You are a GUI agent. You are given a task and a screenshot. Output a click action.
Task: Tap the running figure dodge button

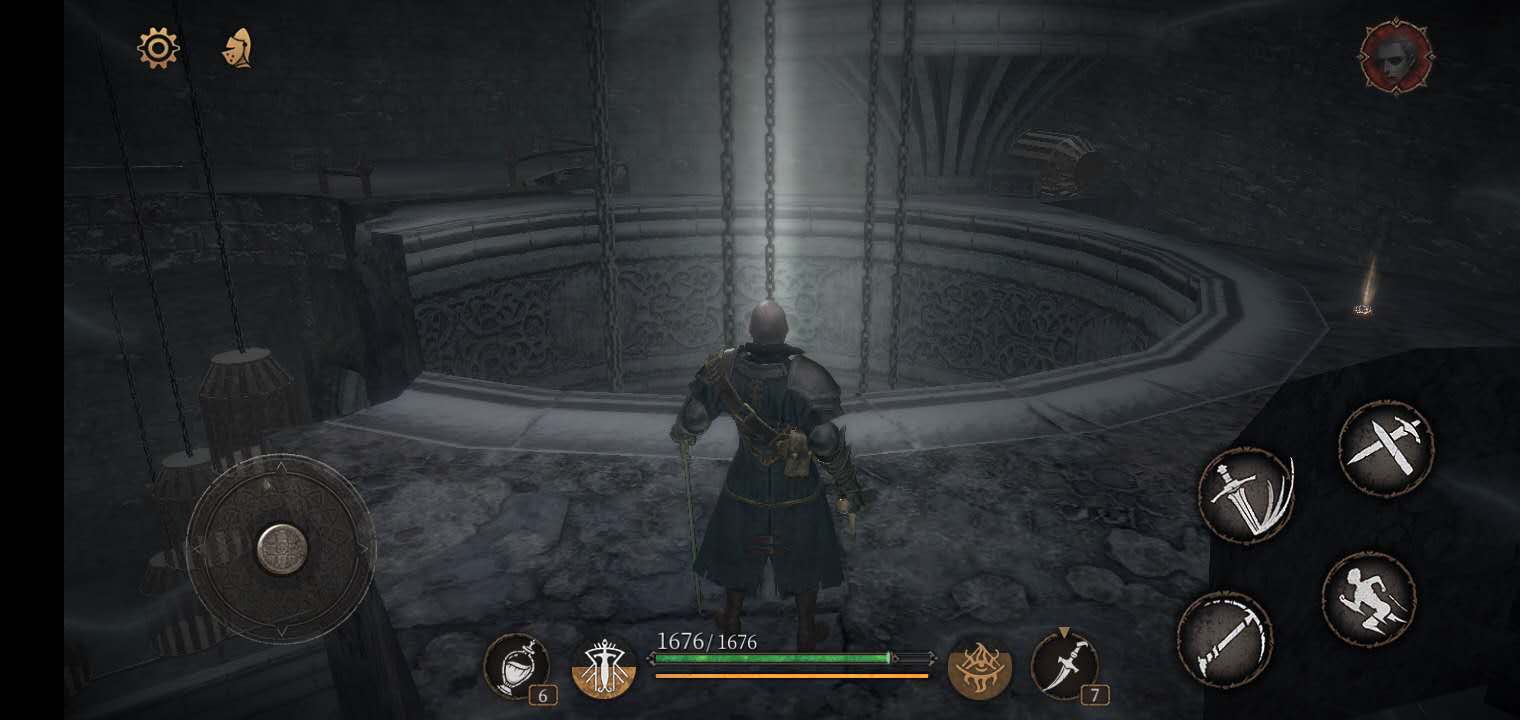coord(1368,599)
